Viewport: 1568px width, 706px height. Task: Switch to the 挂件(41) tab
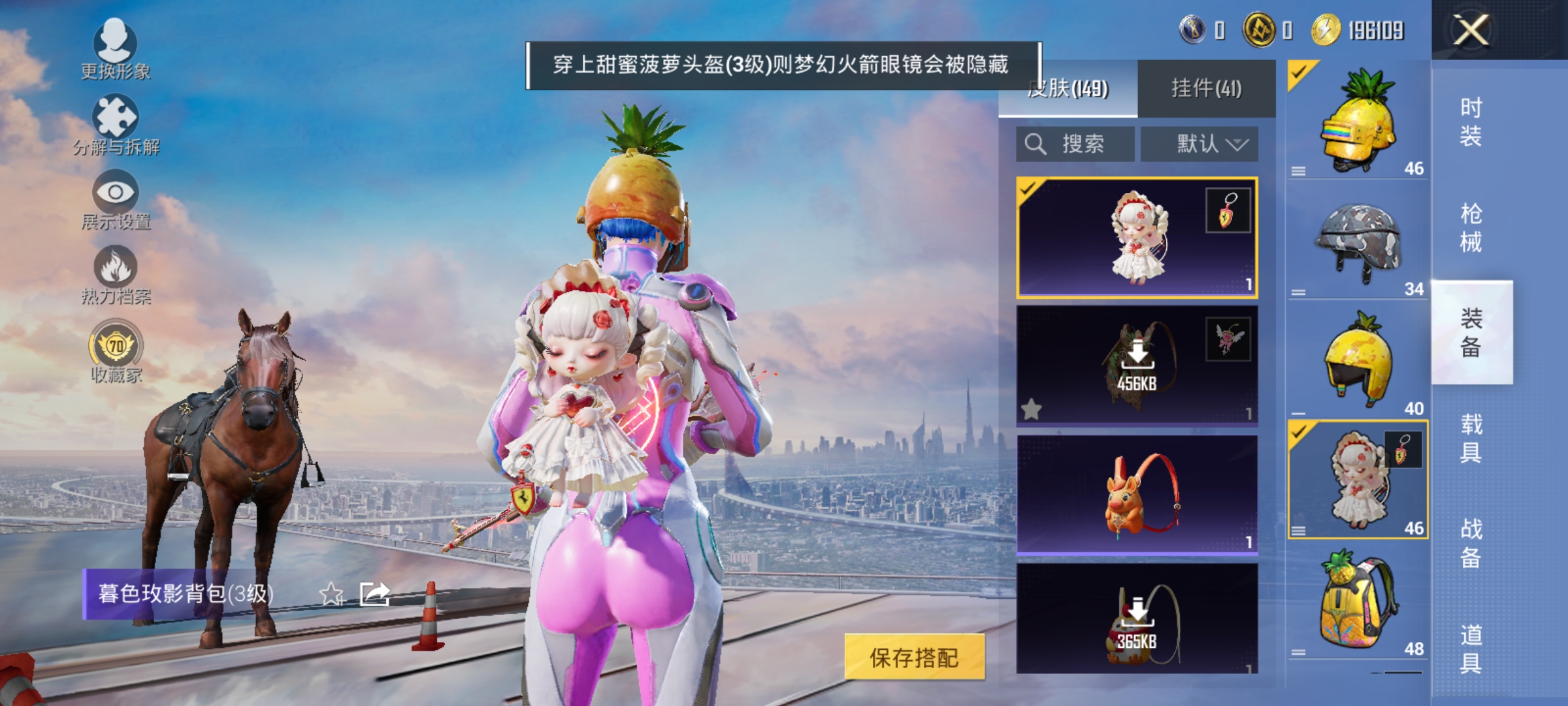tap(1209, 87)
